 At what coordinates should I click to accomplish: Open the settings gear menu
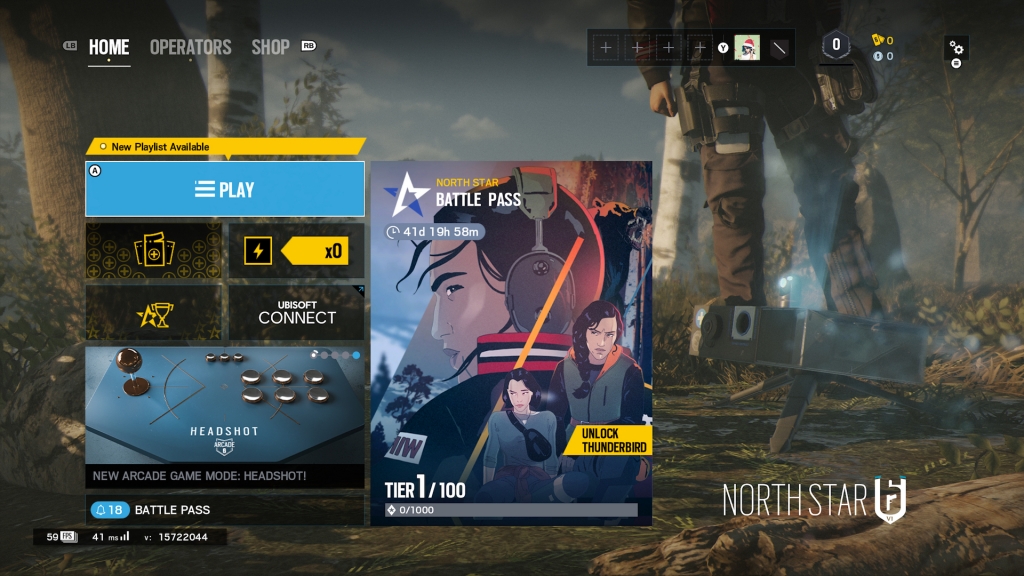coord(956,48)
